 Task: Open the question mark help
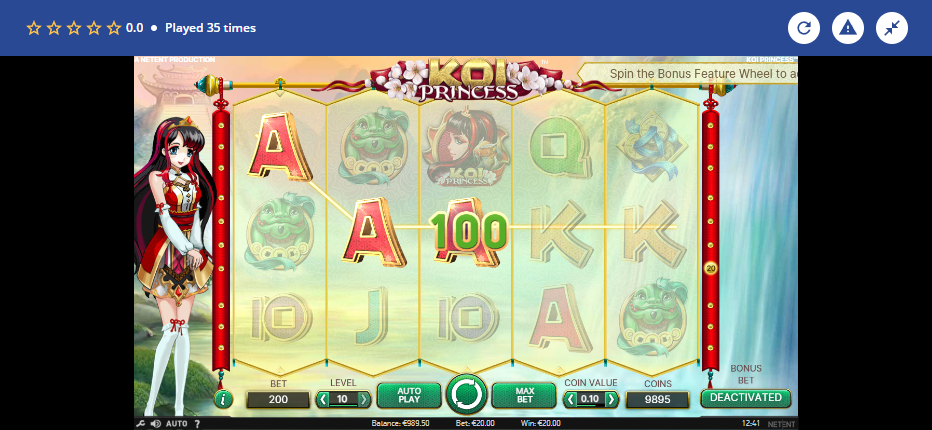click(x=197, y=424)
